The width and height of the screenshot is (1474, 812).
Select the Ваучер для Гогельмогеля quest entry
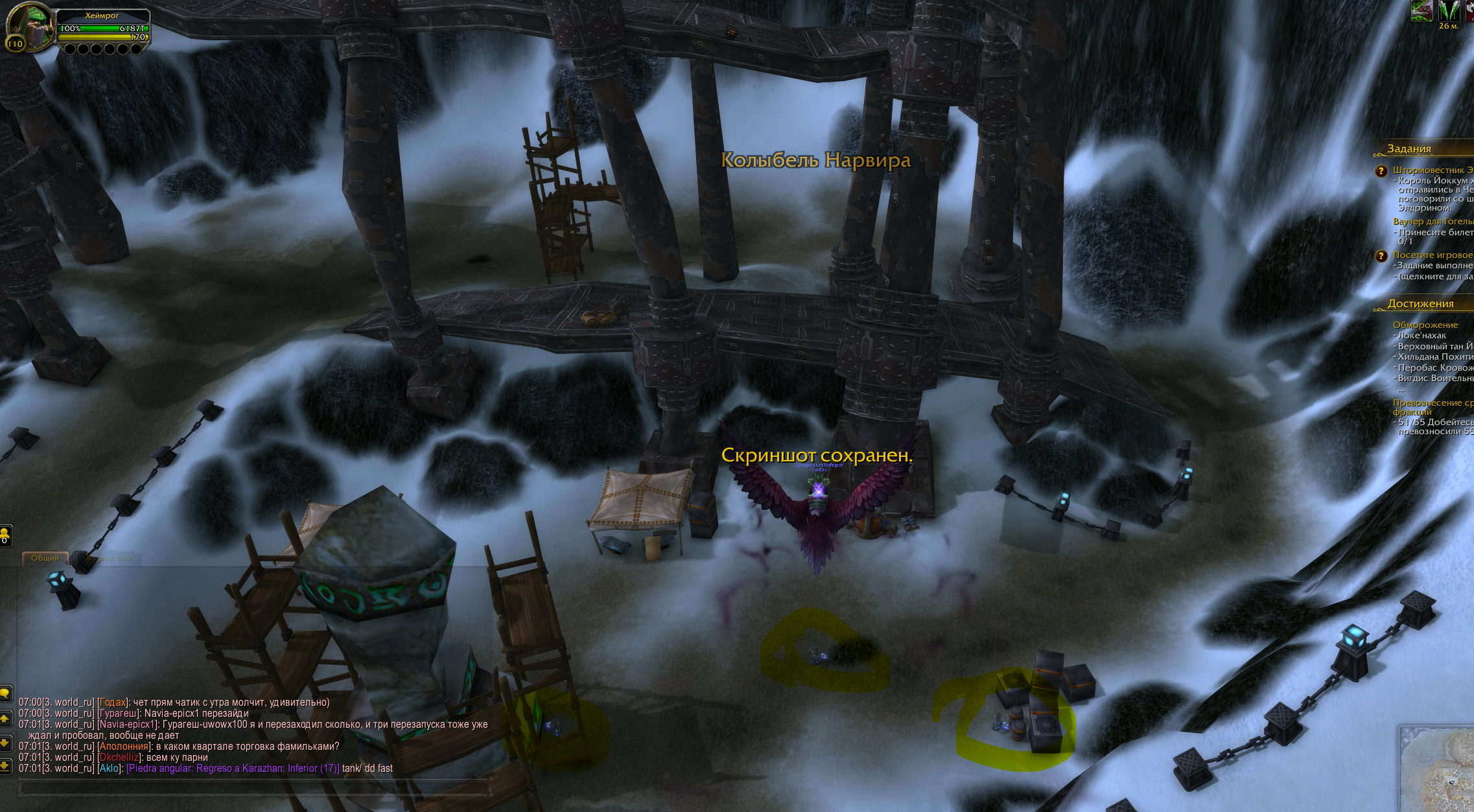1432,222
